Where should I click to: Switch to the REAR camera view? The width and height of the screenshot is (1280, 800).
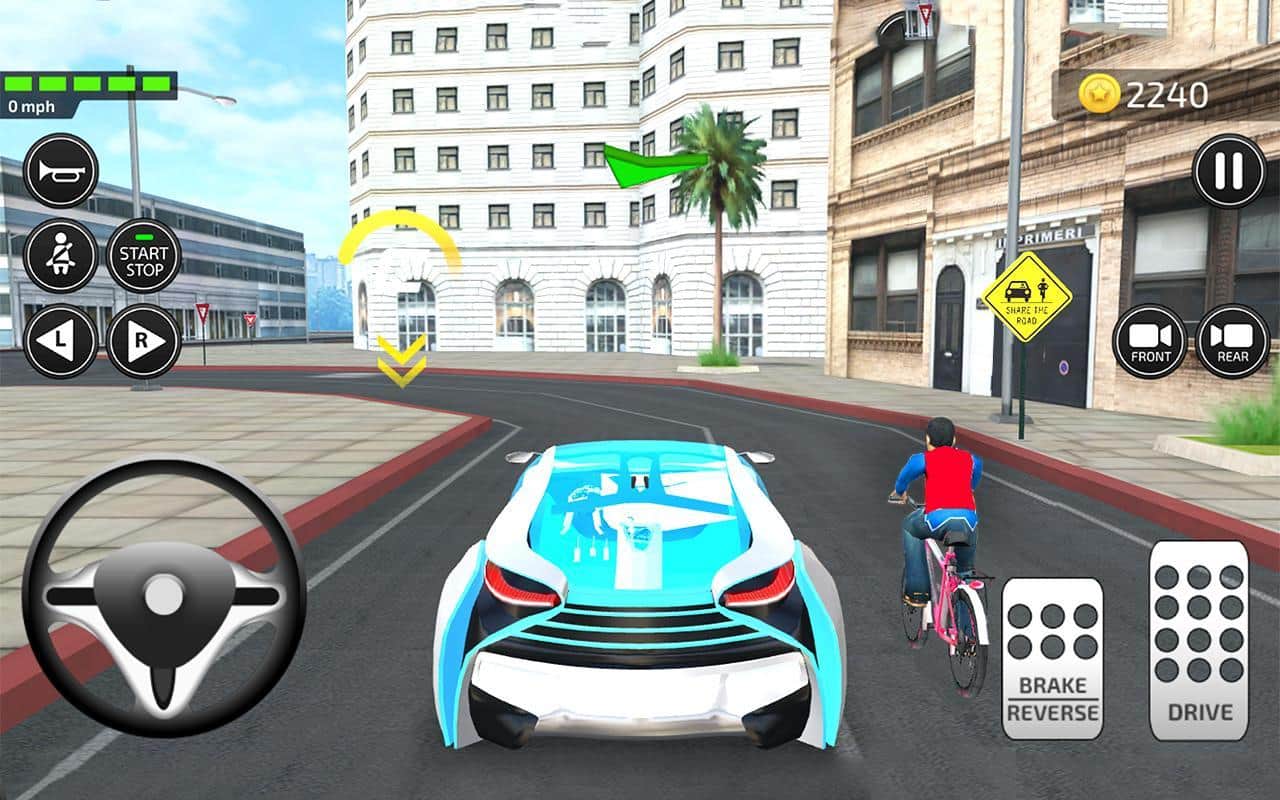(1233, 341)
